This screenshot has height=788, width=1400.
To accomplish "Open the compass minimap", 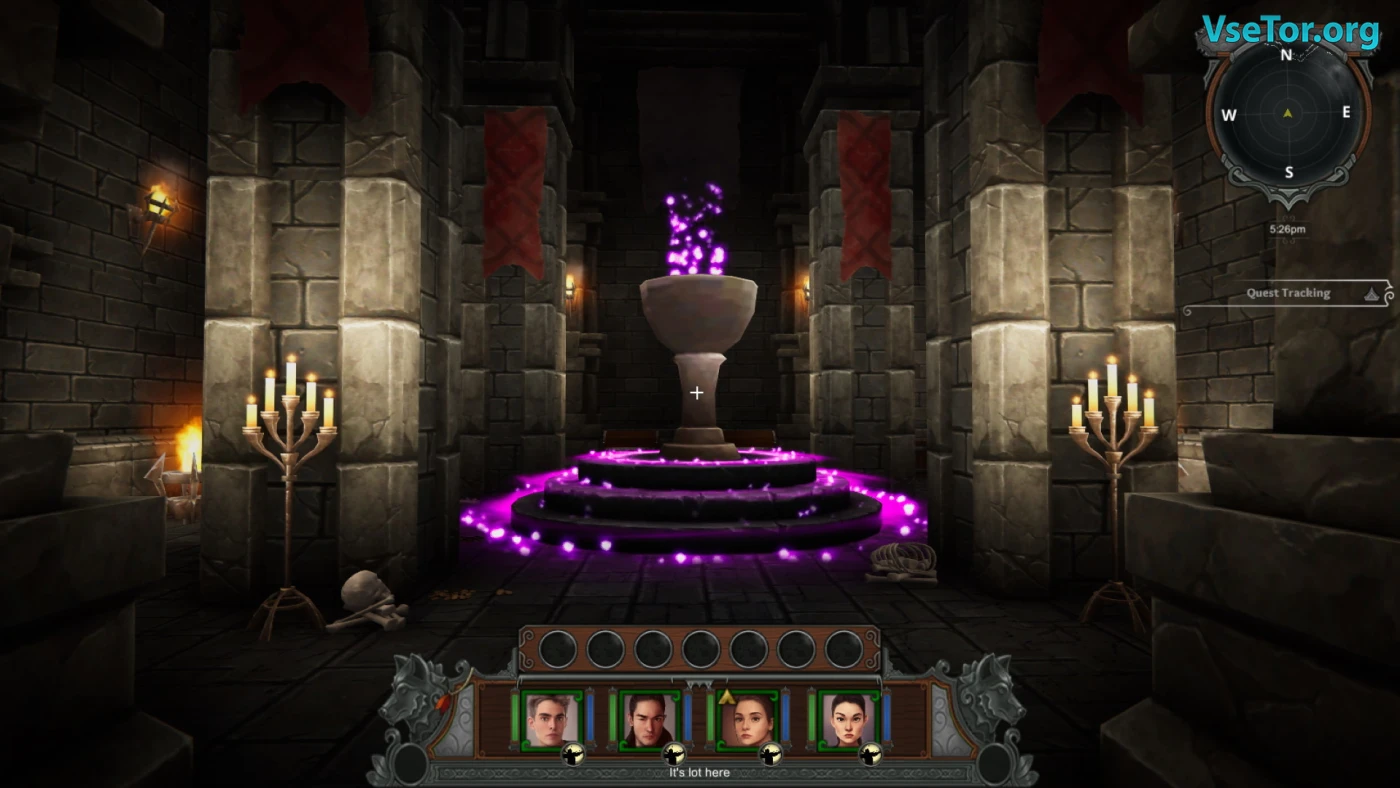I will click(x=1287, y=113).
